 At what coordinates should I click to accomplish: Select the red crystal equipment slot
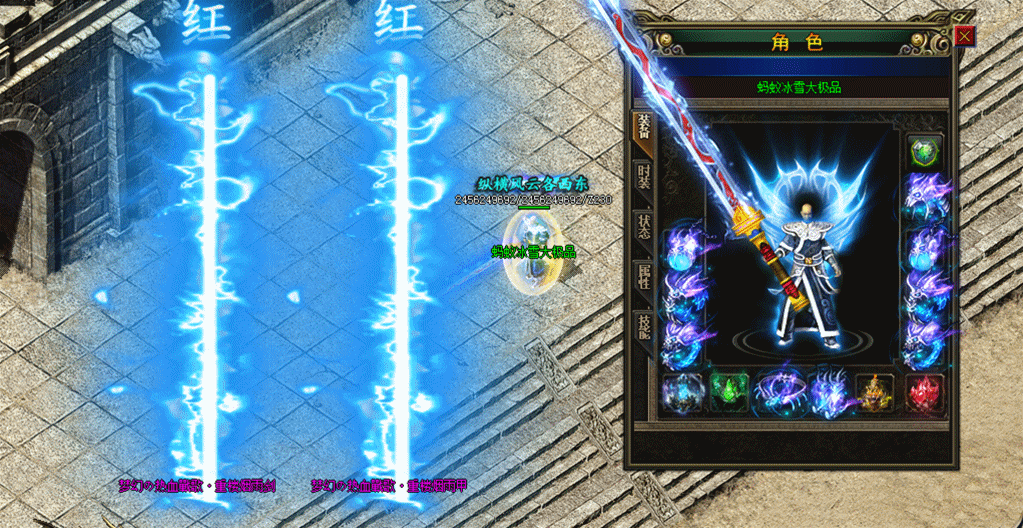pos(925,392)
